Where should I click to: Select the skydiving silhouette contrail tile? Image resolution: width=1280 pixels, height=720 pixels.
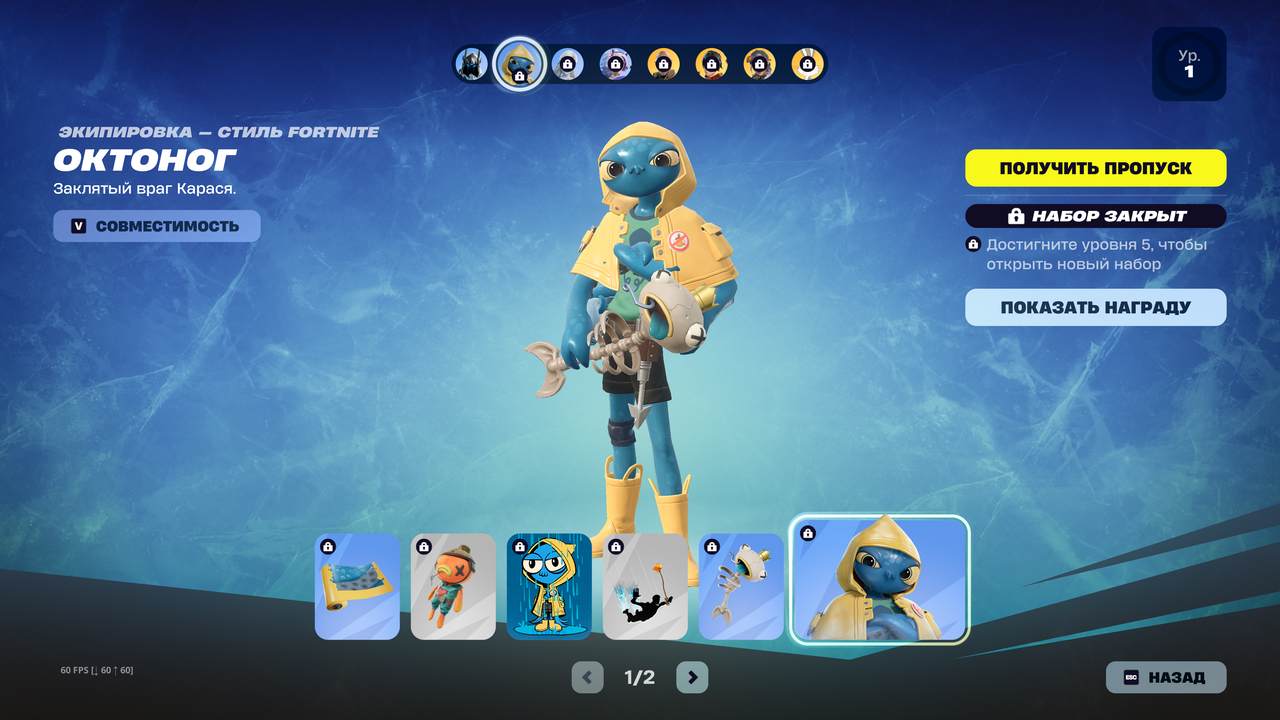(x=645, y=586)
